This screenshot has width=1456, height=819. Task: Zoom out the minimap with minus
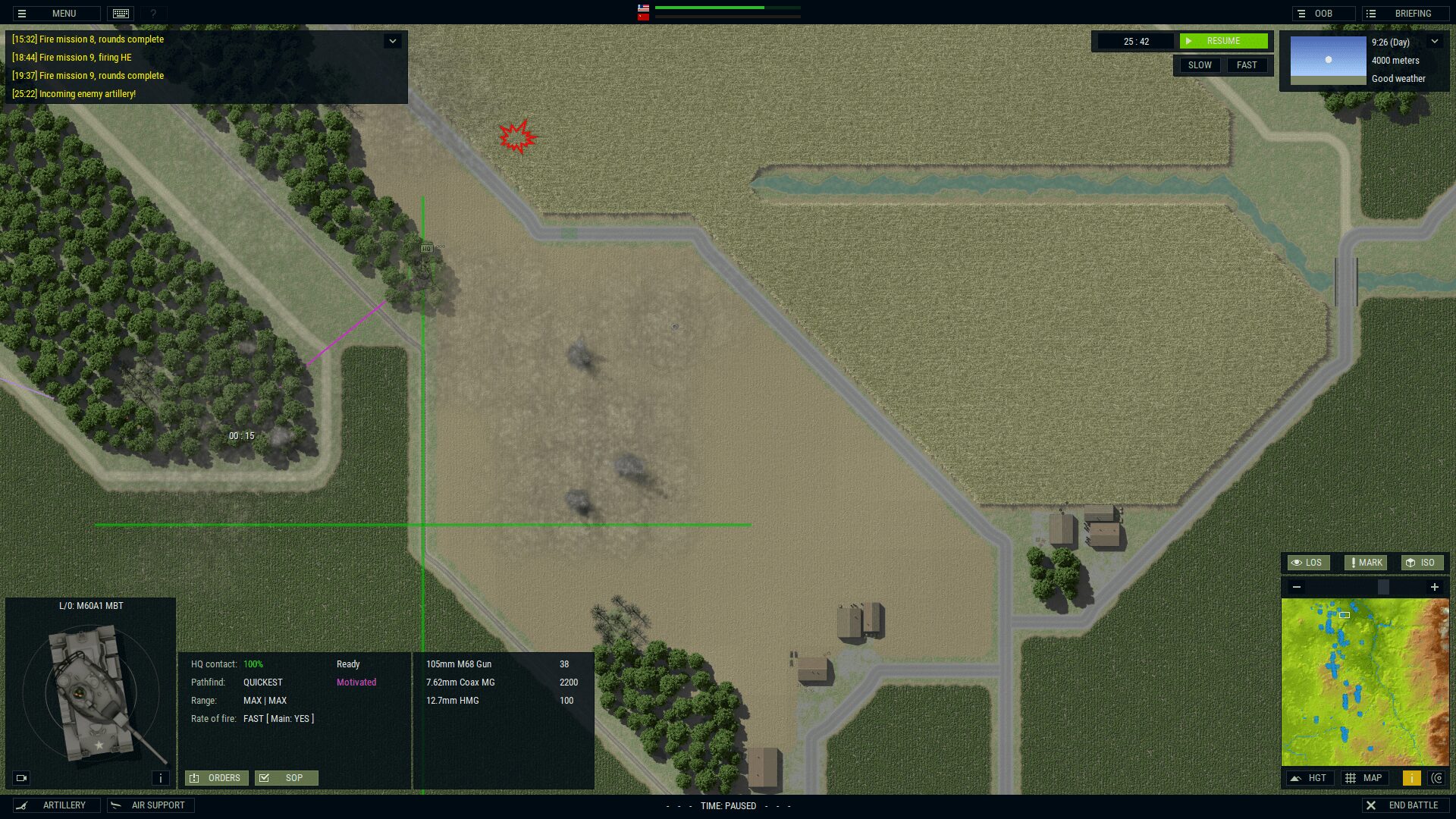pyautogui.click(x=1297, y=587)
